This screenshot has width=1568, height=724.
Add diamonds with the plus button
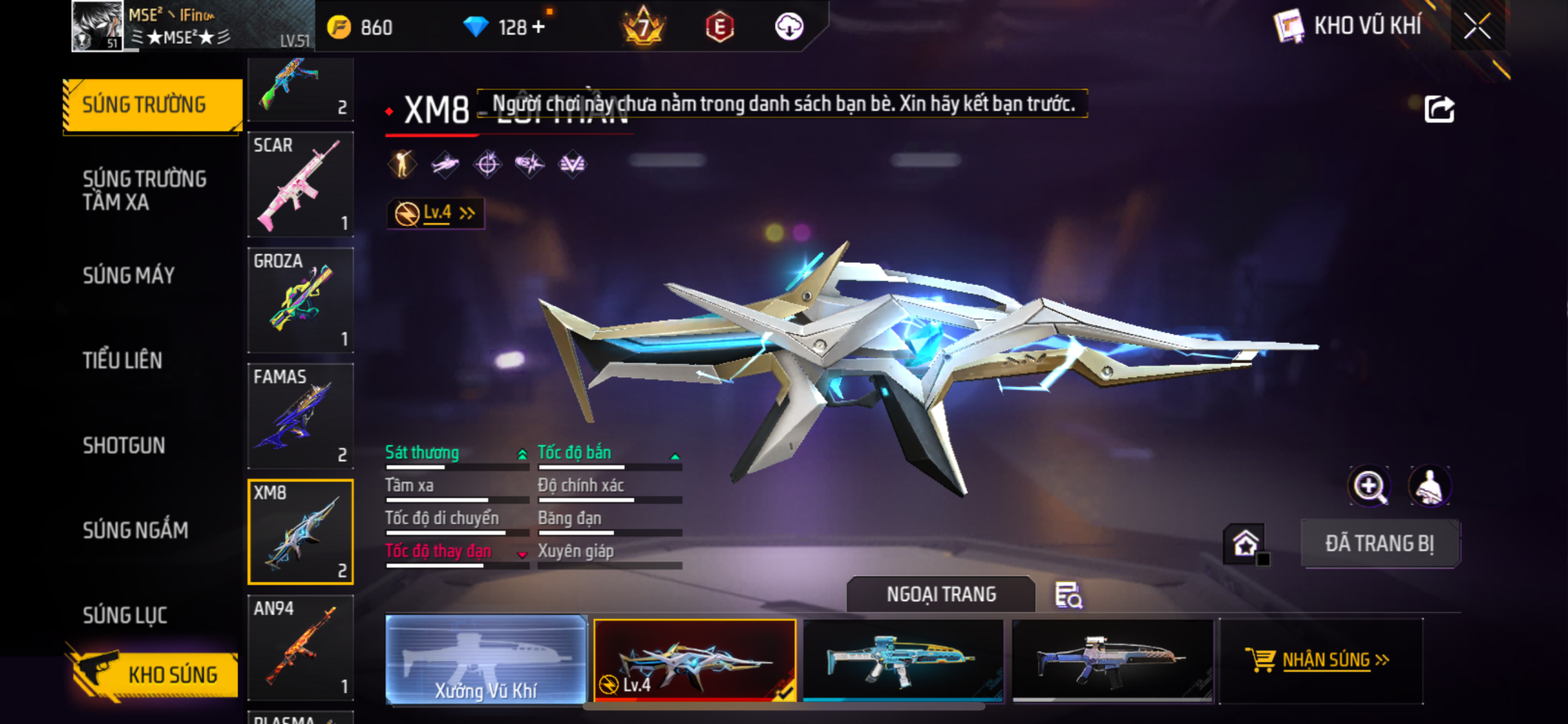(538, 27)
